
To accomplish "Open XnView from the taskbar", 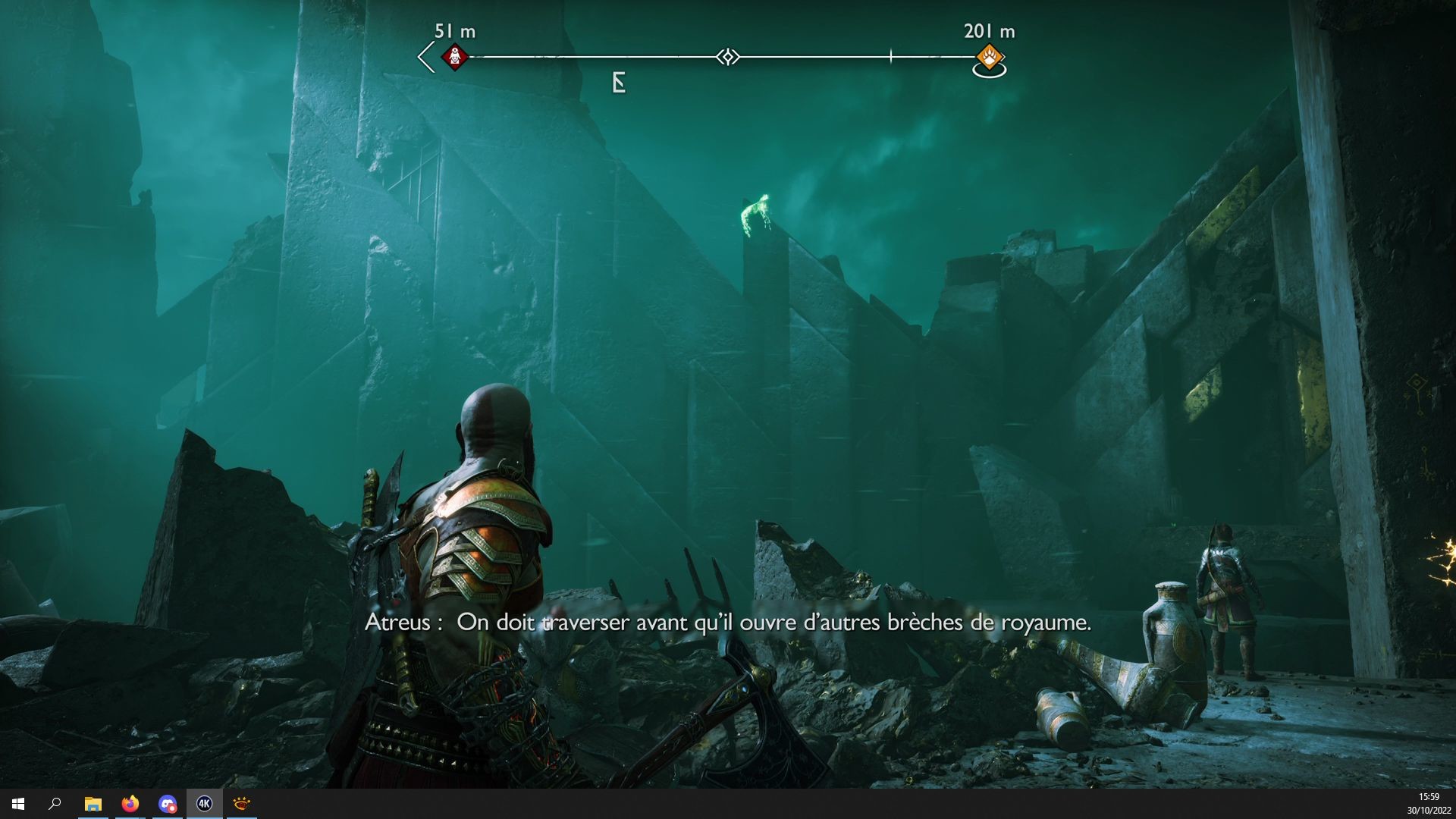I will [x=242, y=804].
